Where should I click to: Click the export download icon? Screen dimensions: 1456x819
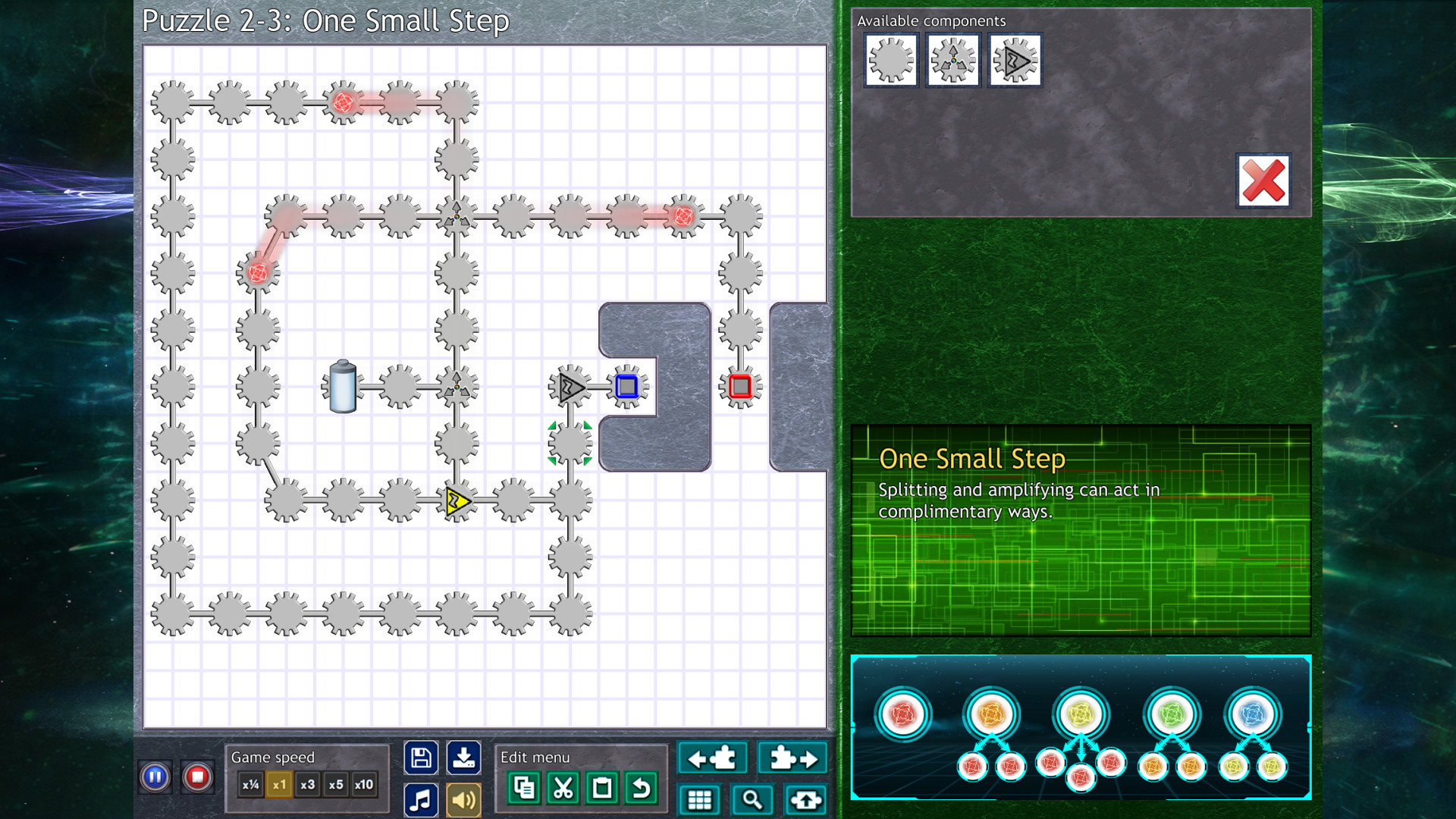tap(465, 757)
